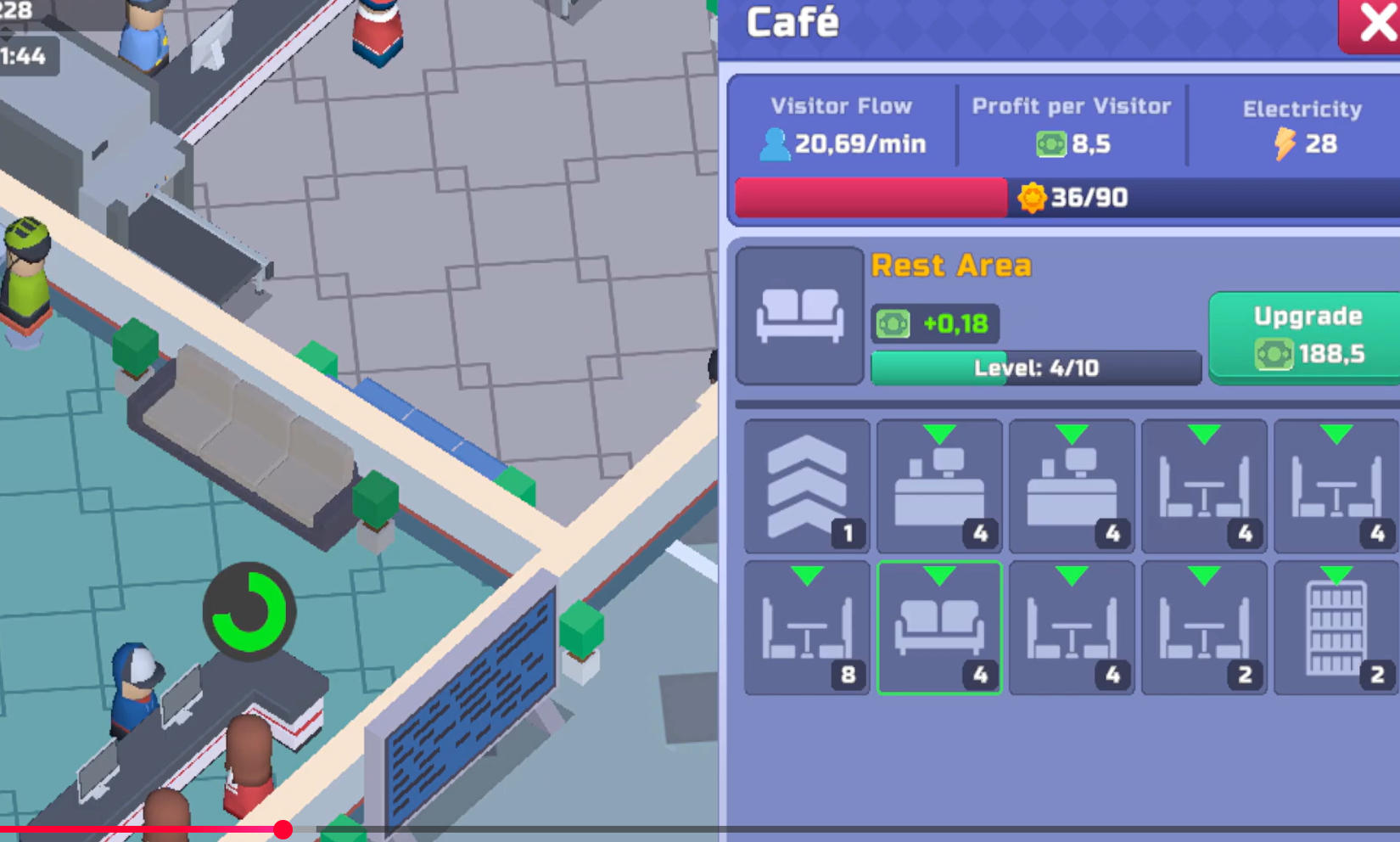This screenshot has width=1400, height=842.
Task: Click the Level: 4/10 bar
Action: (x=1035, y=368)
